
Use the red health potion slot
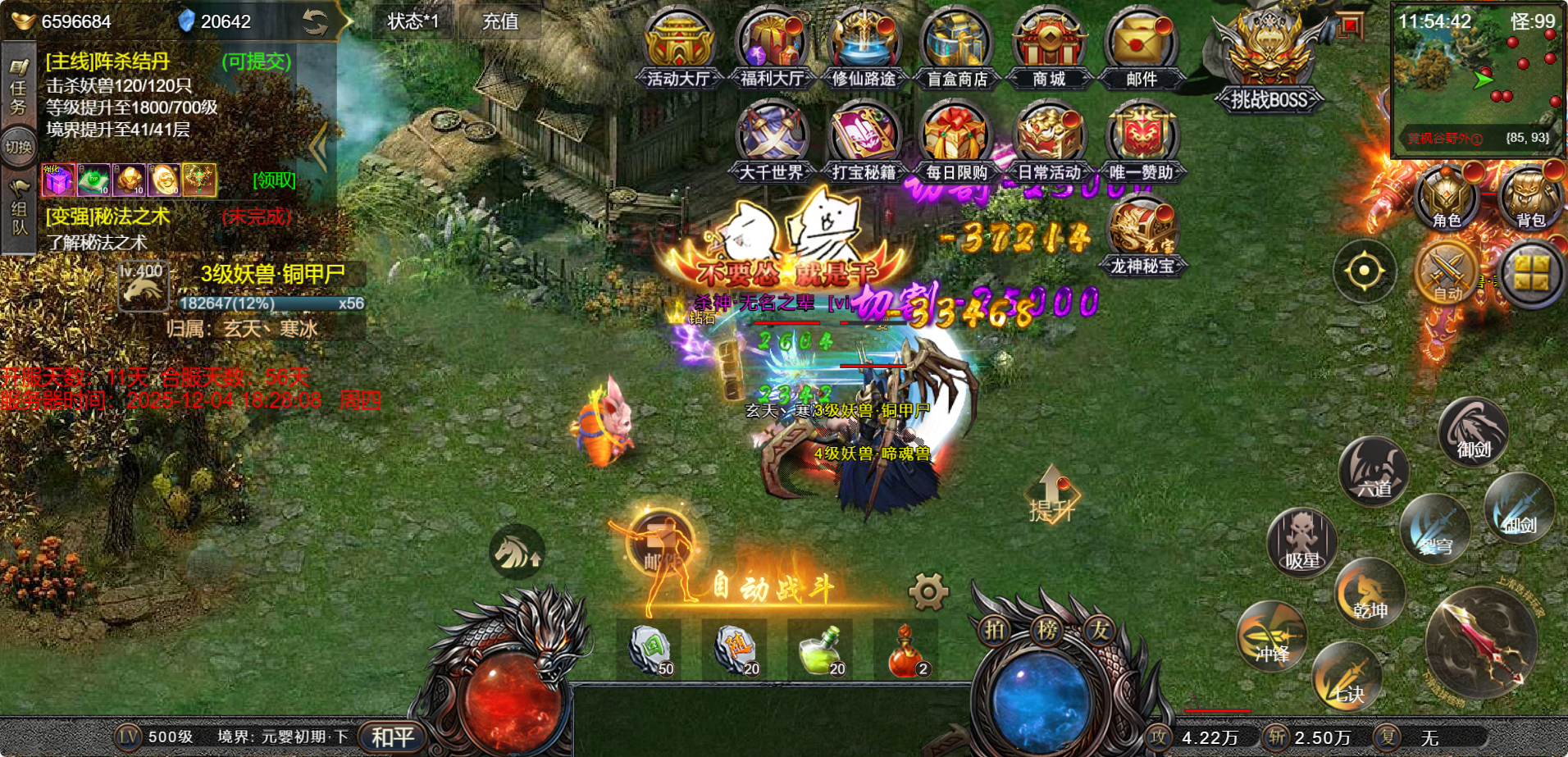[x=906, y=650]
